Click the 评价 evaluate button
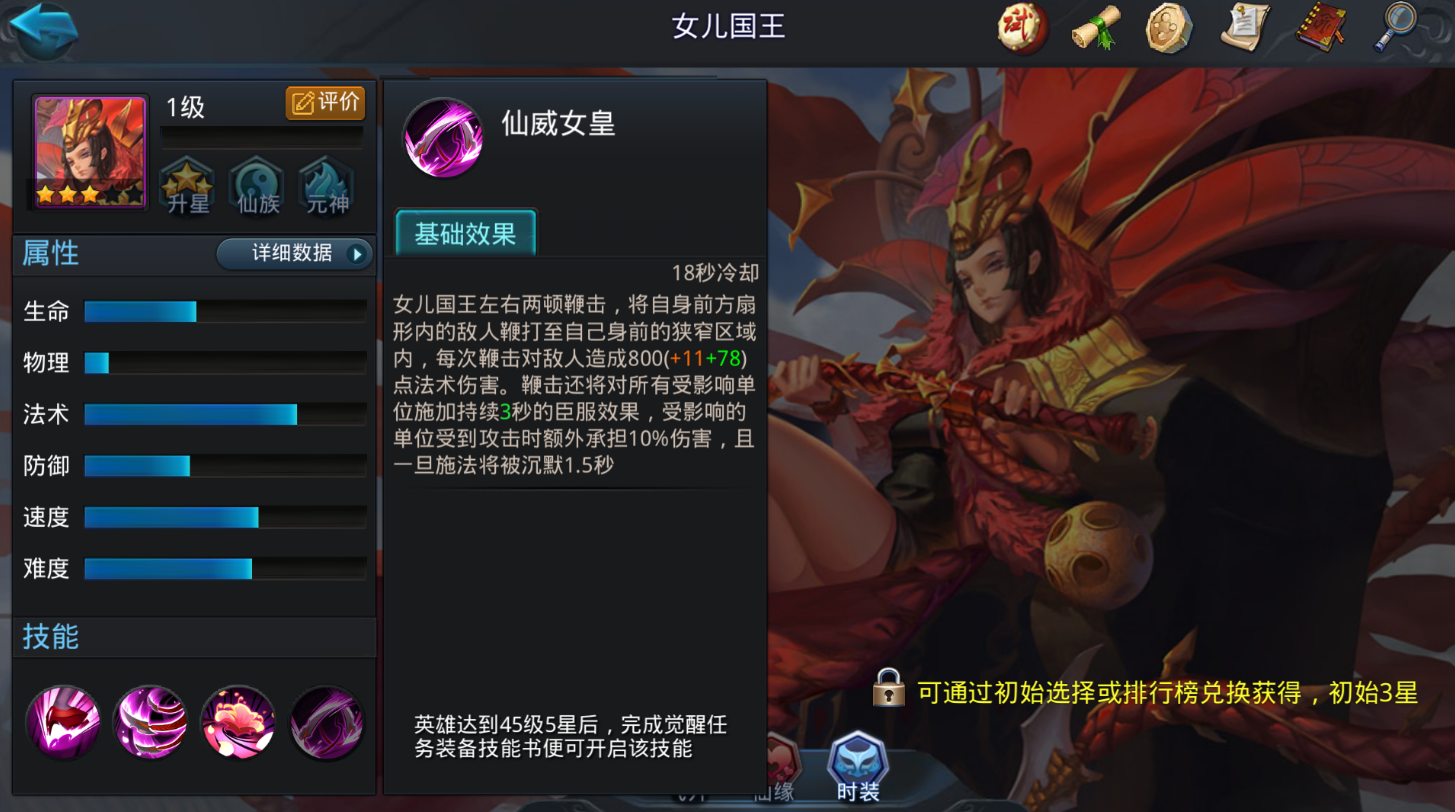The image size is (1455, 812). [325, 103]
